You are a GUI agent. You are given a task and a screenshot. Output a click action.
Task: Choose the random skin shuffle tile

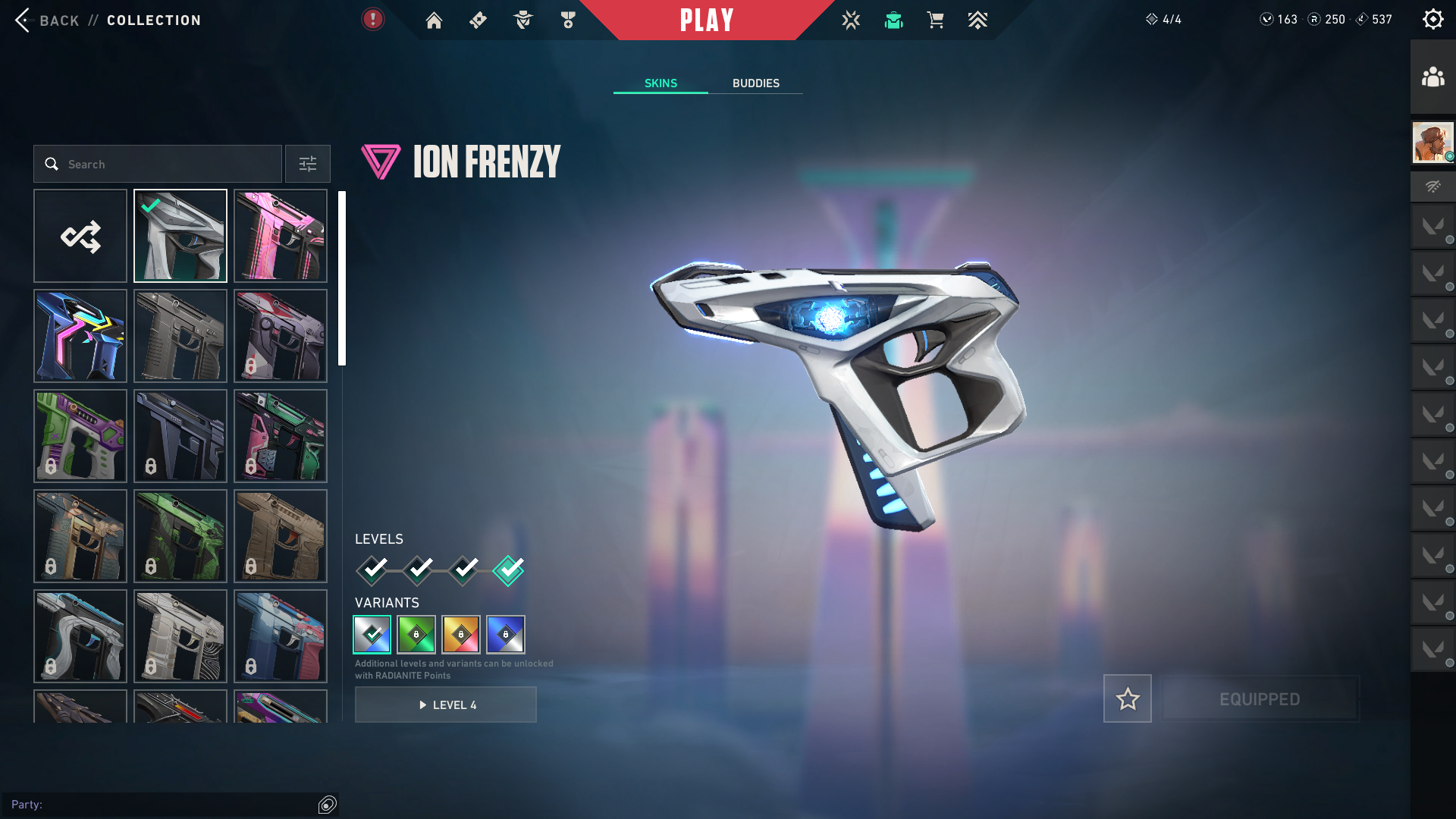coord(80,236)
